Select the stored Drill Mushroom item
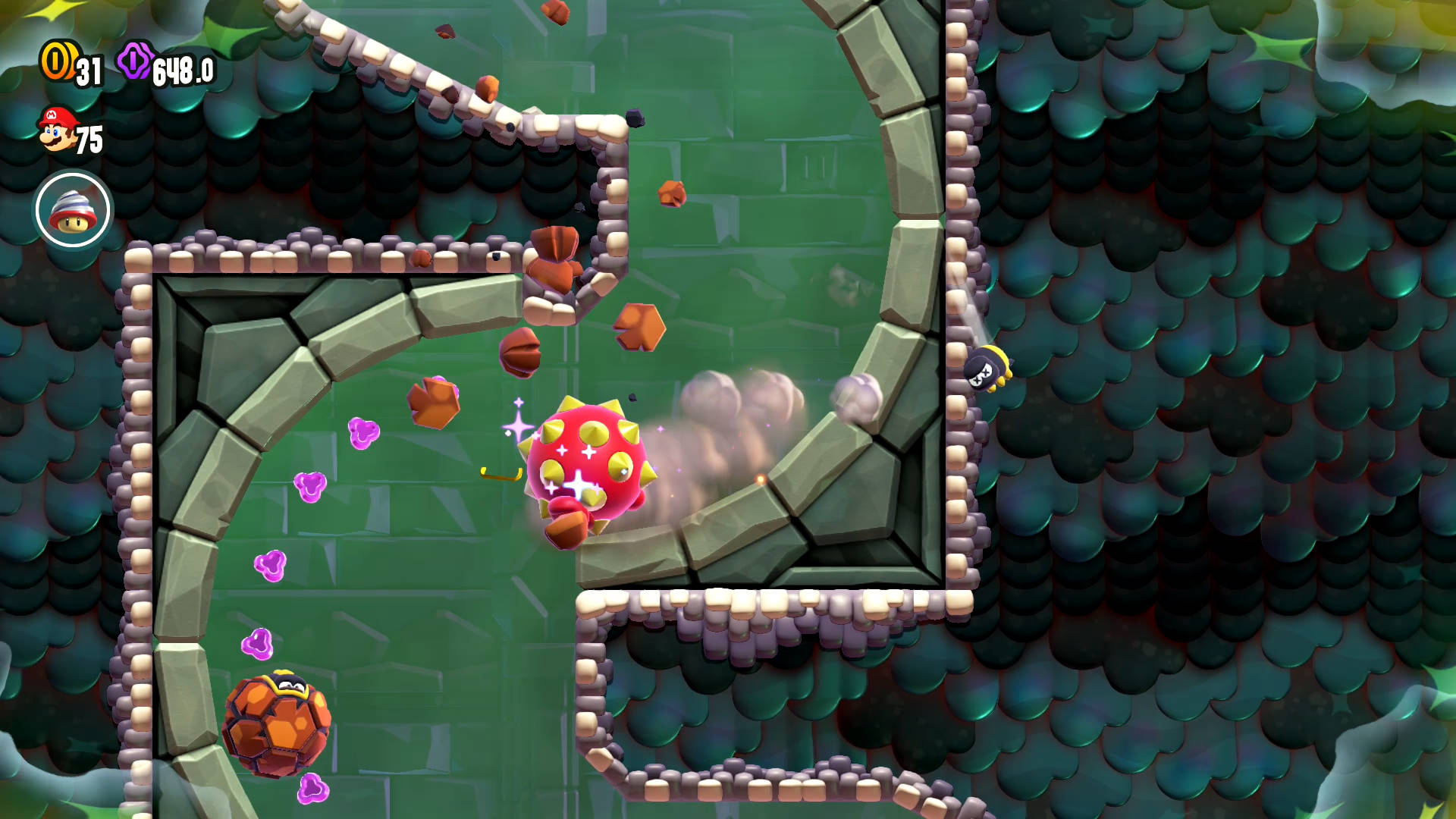1456x819 pixels. [x=73, y=210]
